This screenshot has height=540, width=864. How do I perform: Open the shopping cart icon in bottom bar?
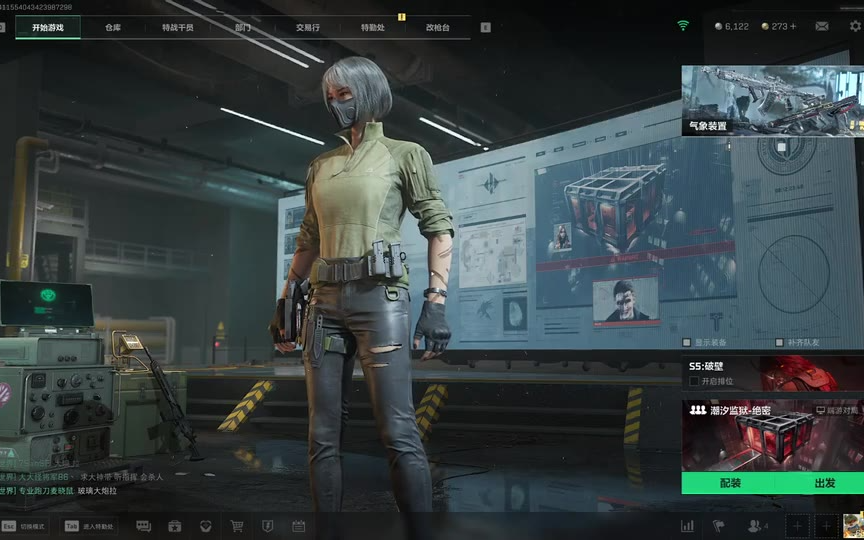click(237, 526)
